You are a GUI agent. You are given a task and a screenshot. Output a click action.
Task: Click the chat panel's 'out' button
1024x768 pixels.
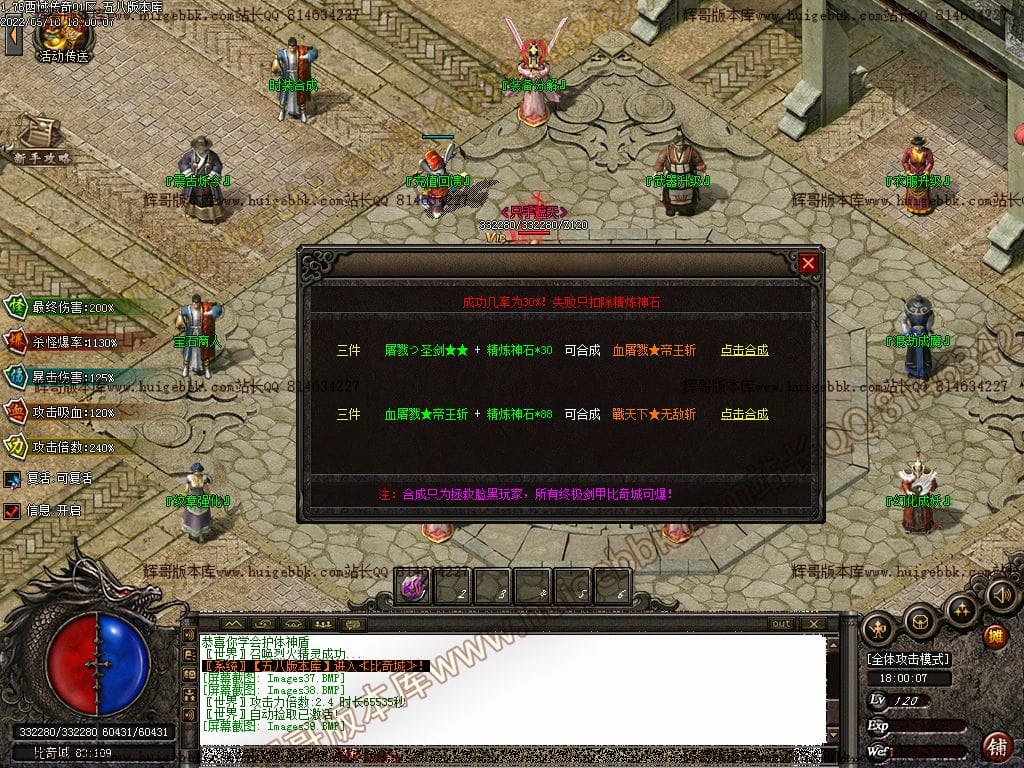781,624
